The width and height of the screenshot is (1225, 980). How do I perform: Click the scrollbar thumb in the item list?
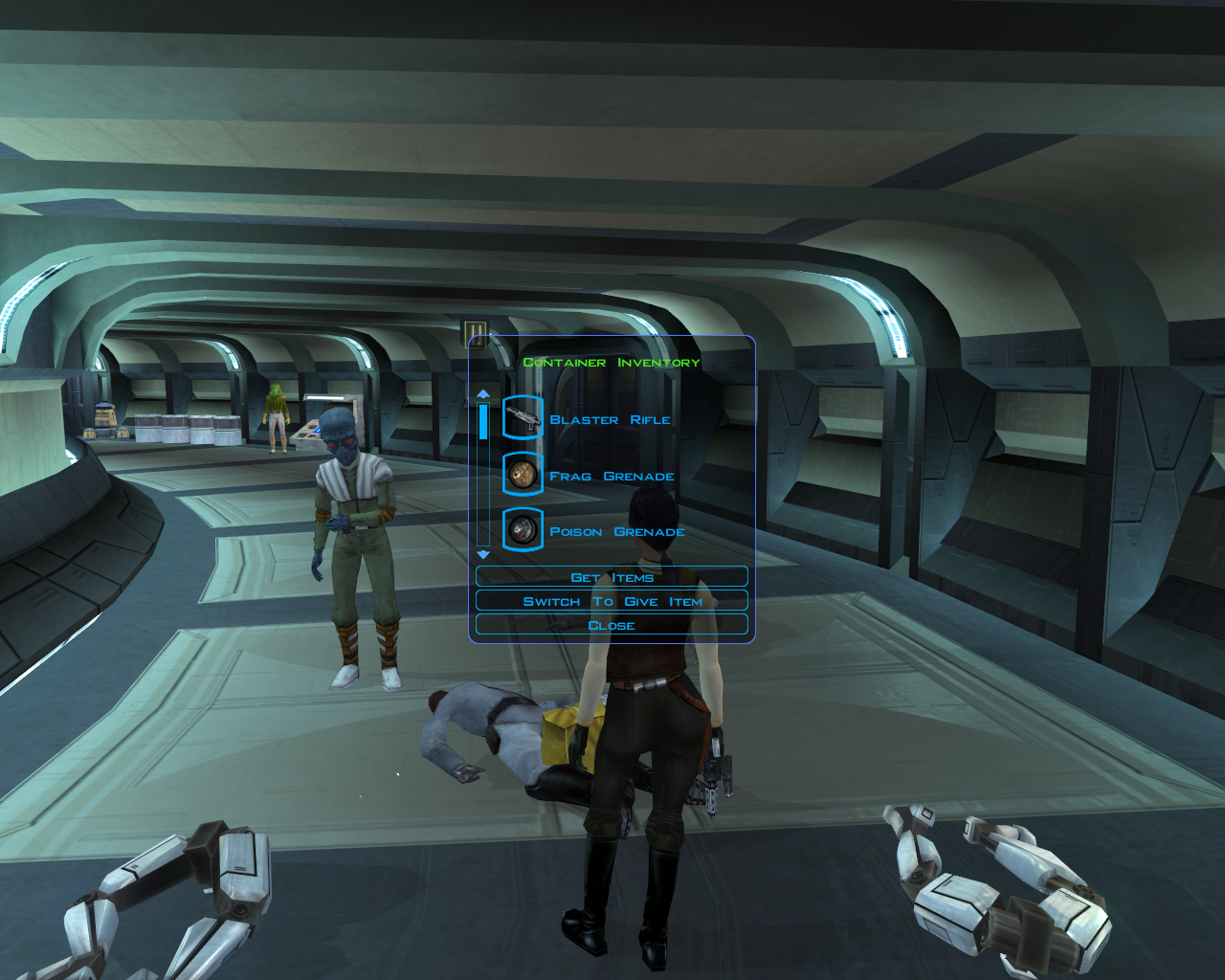tap(482, 421)
